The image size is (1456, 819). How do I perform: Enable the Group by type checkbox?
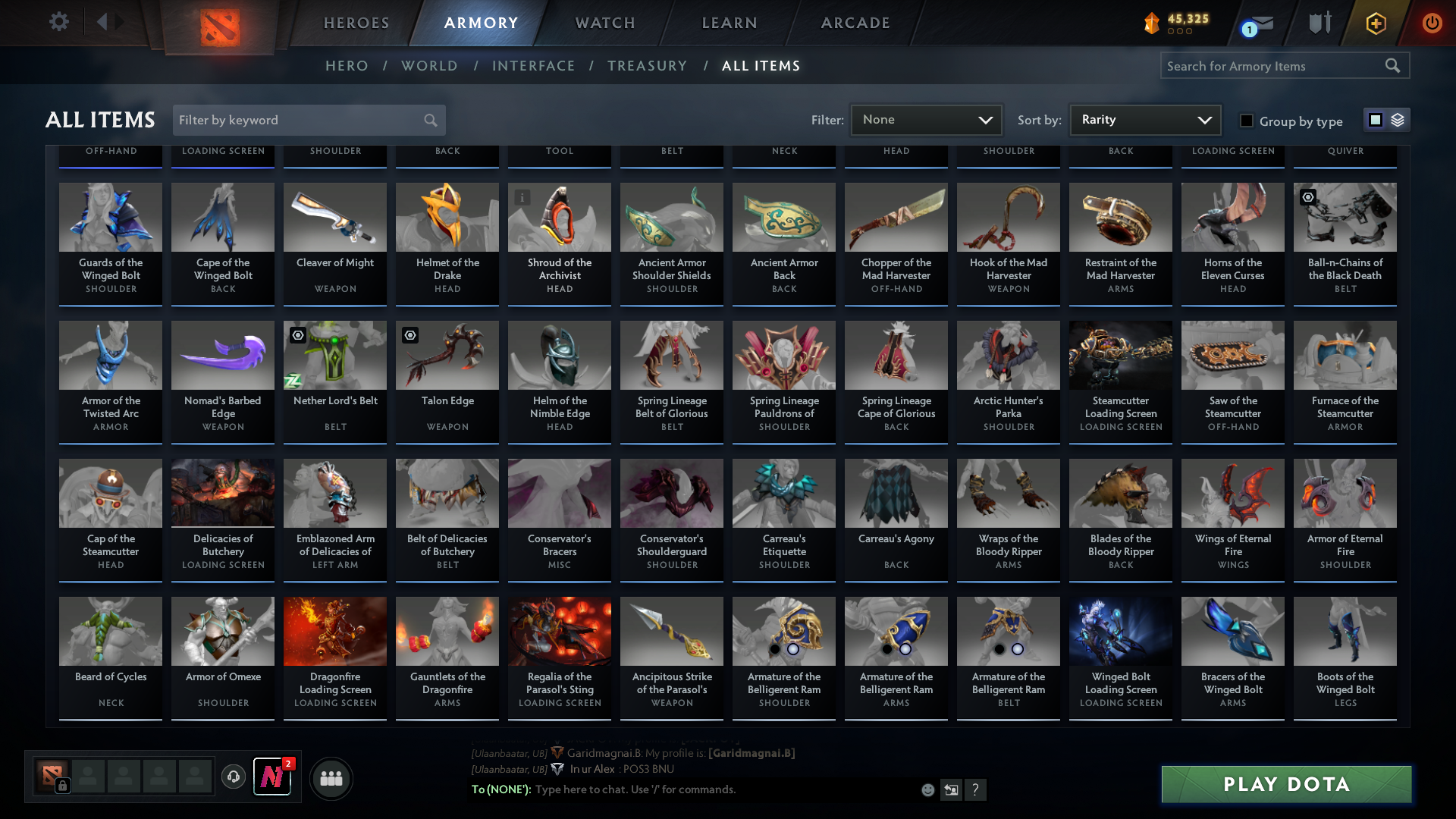(1246, 121)
